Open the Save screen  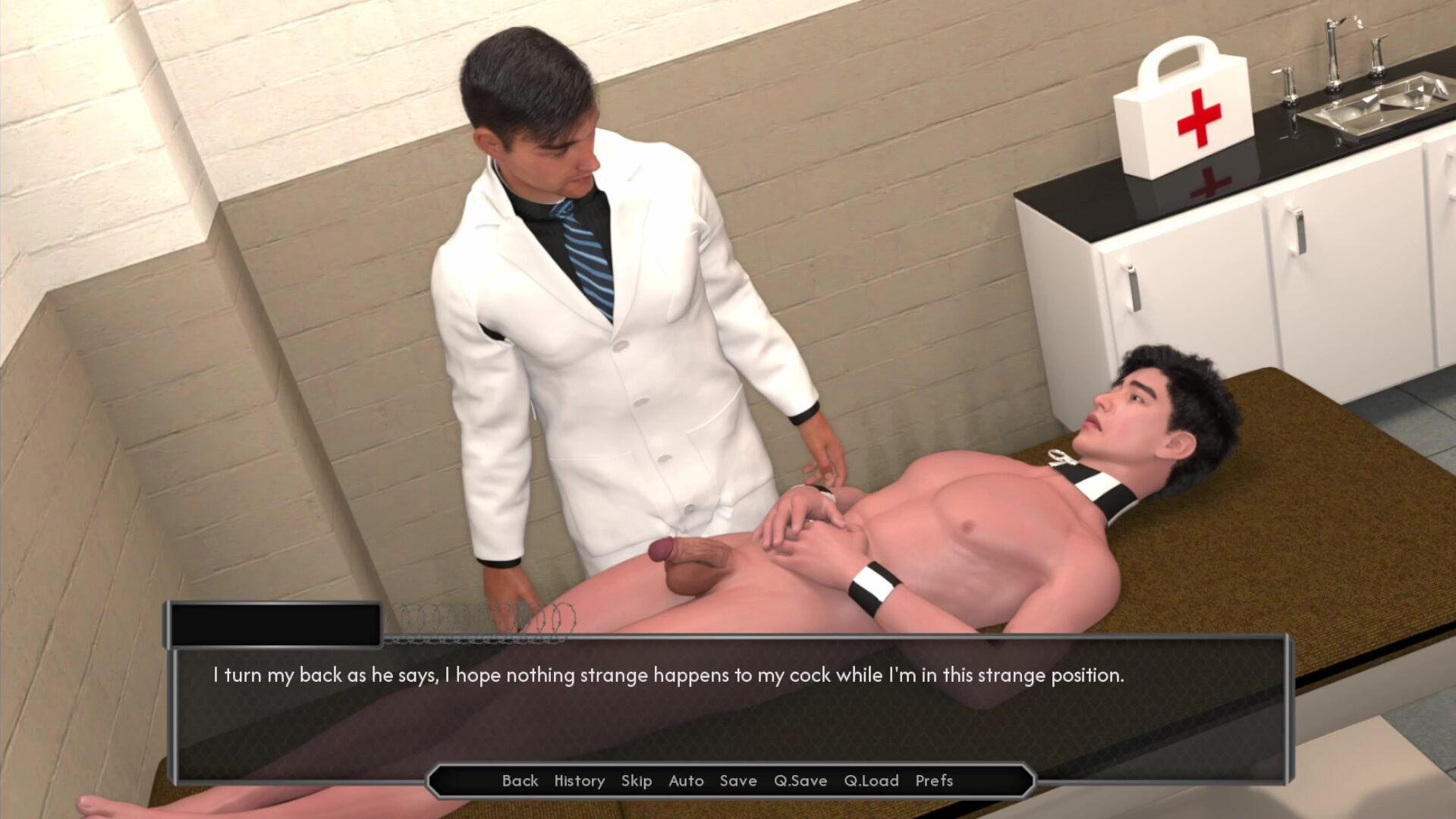pyautogui.click(x=738, y=780)
